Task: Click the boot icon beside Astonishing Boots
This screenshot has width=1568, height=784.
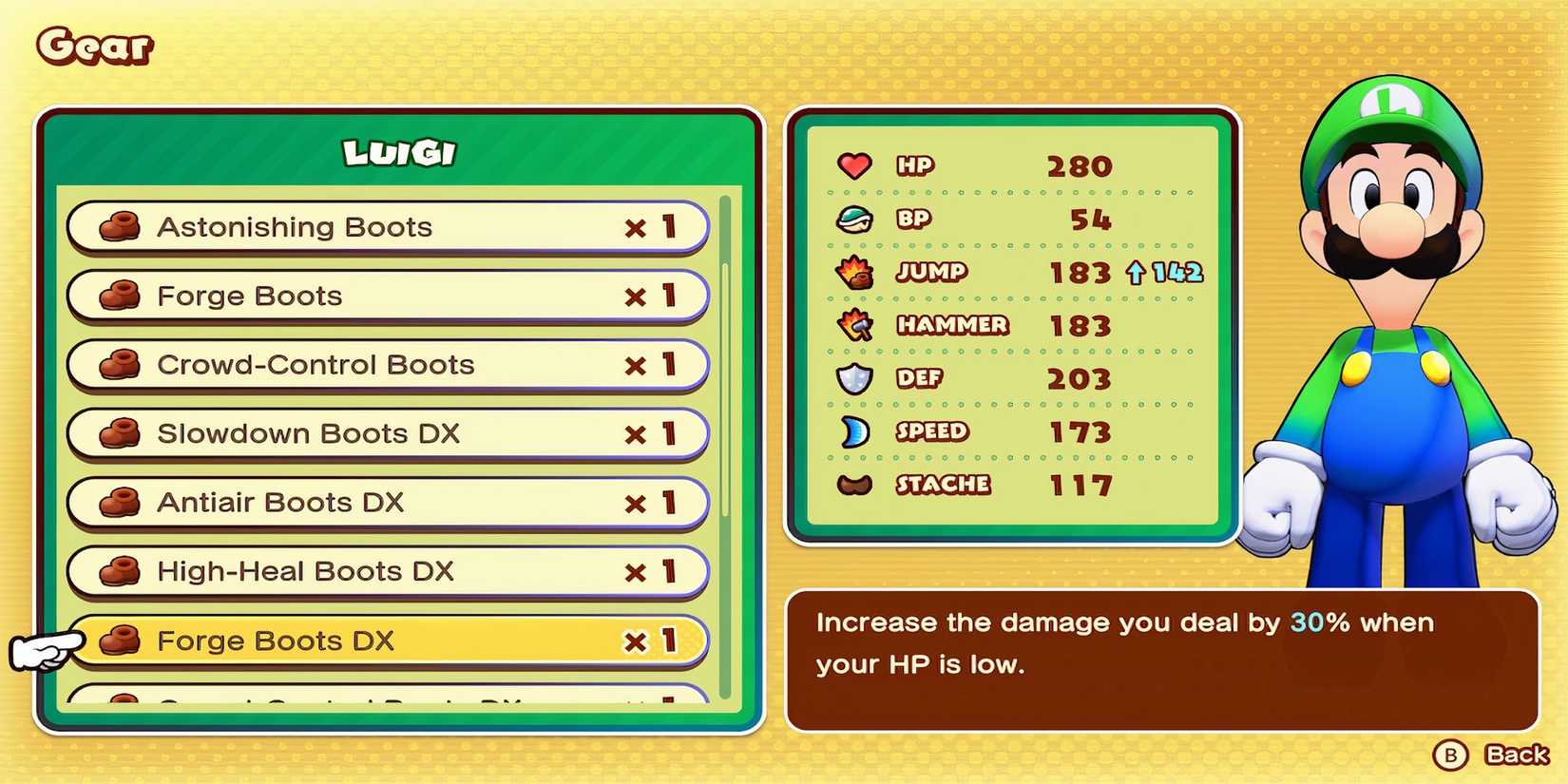Action: [118, 227]
